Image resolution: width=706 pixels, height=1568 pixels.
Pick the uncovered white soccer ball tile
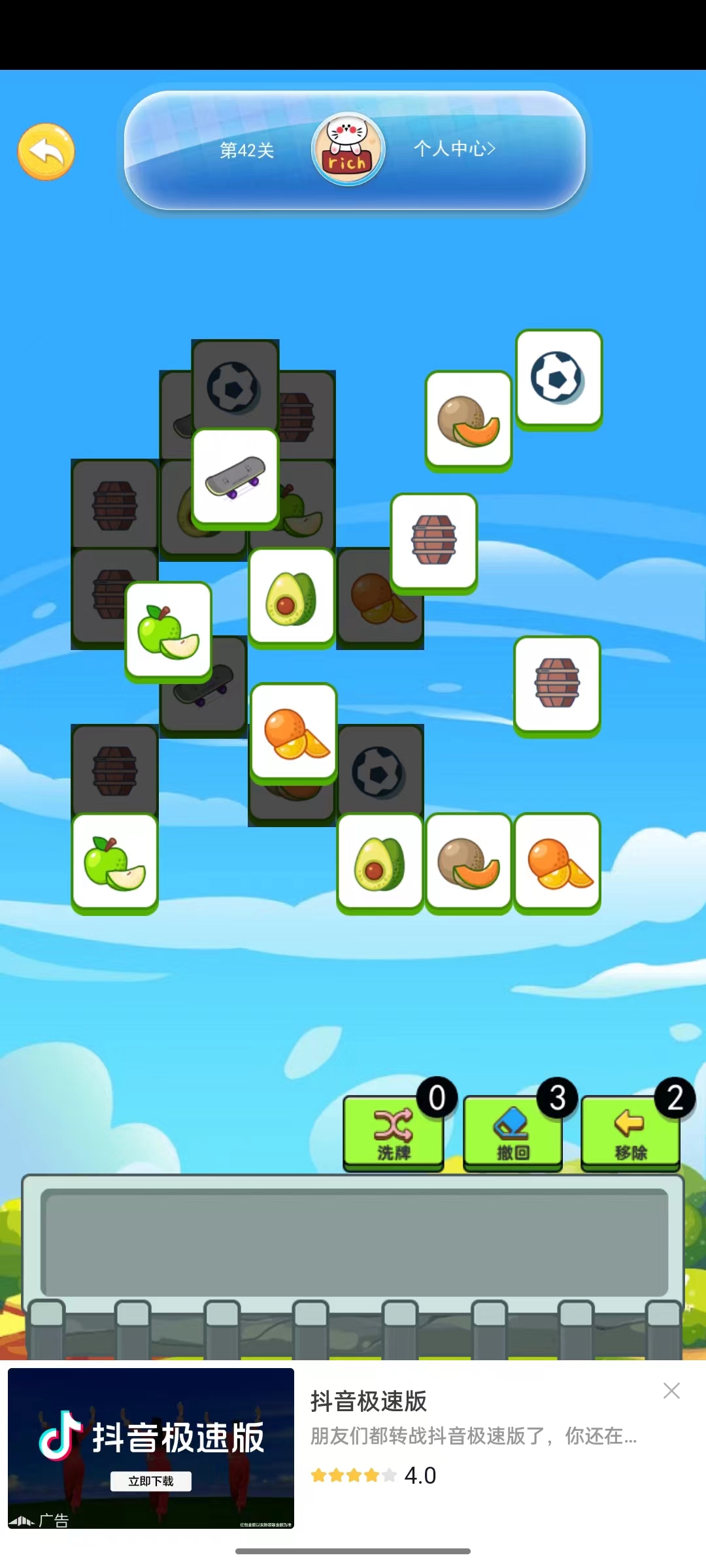[558, 378]
